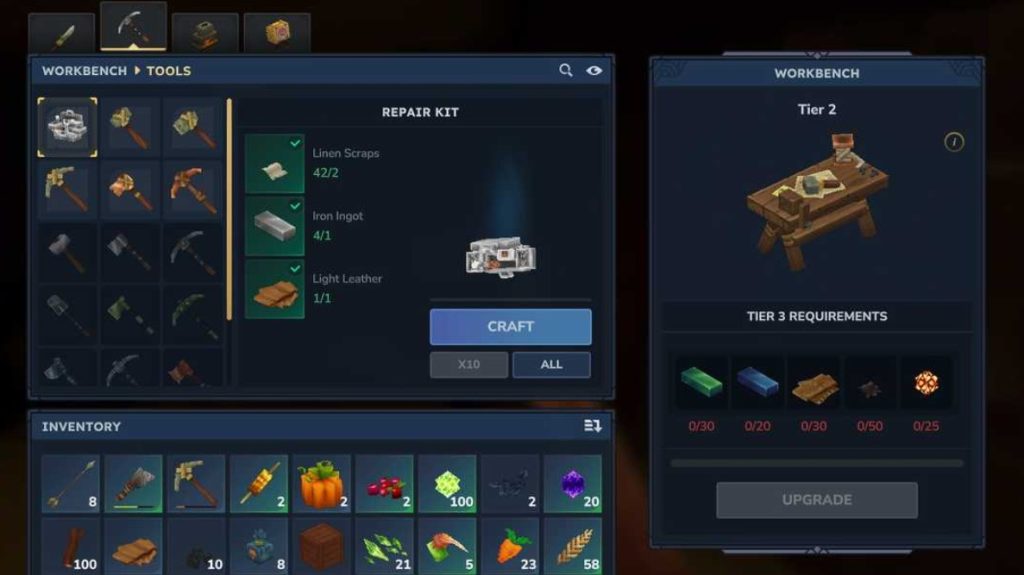This screenshot has width=1024, height=575.
Task: Pick the red berries inventory slot
Action: tap(384, 484)
